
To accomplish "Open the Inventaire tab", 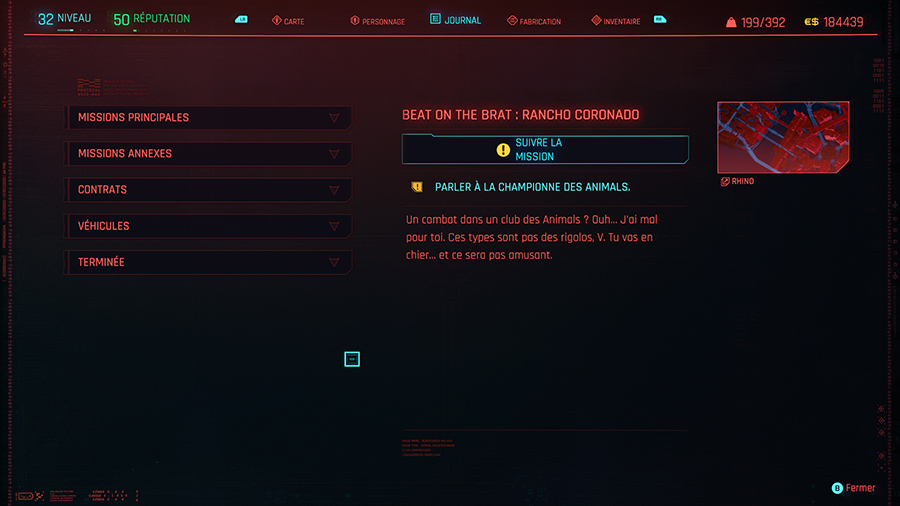I will coord(616,21).
